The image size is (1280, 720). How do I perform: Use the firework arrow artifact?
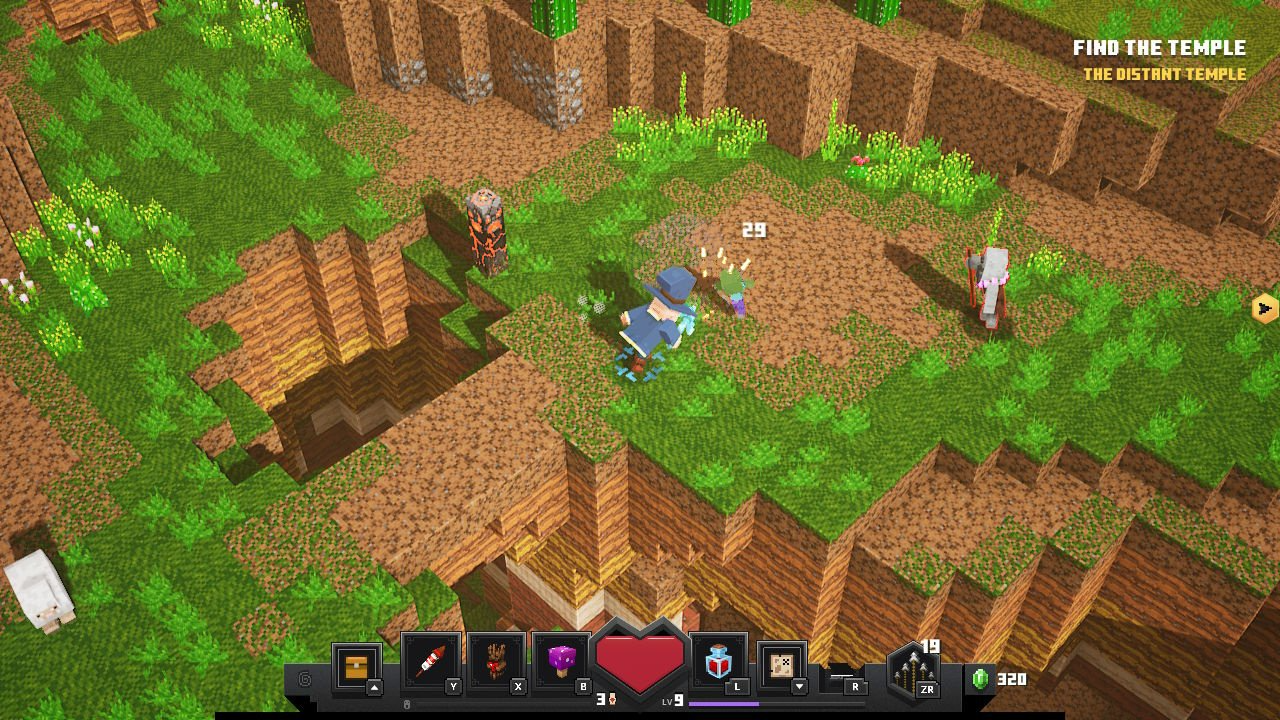coord(430,662)
